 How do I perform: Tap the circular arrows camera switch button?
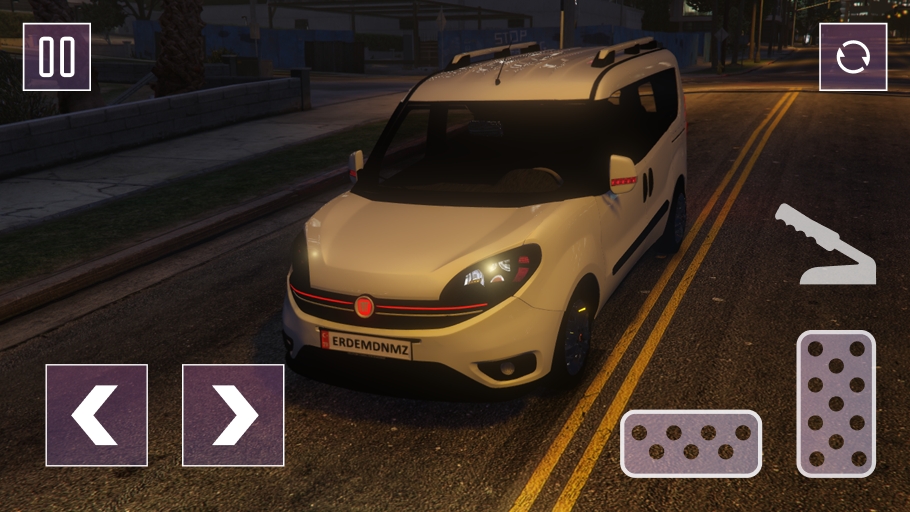pos(853,57)
